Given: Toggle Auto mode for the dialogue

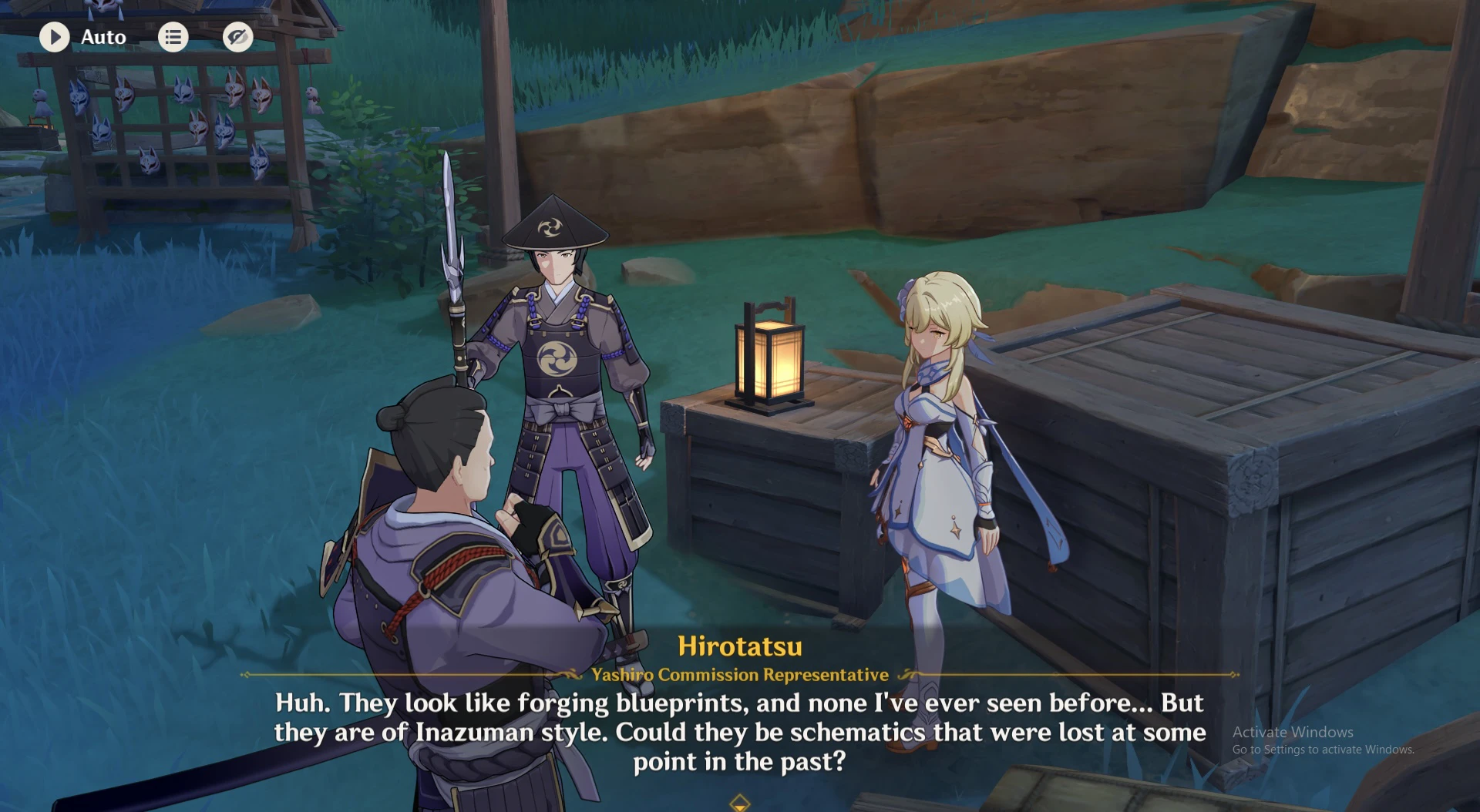Looking at the screenshot, I should [x=85, y=36].
